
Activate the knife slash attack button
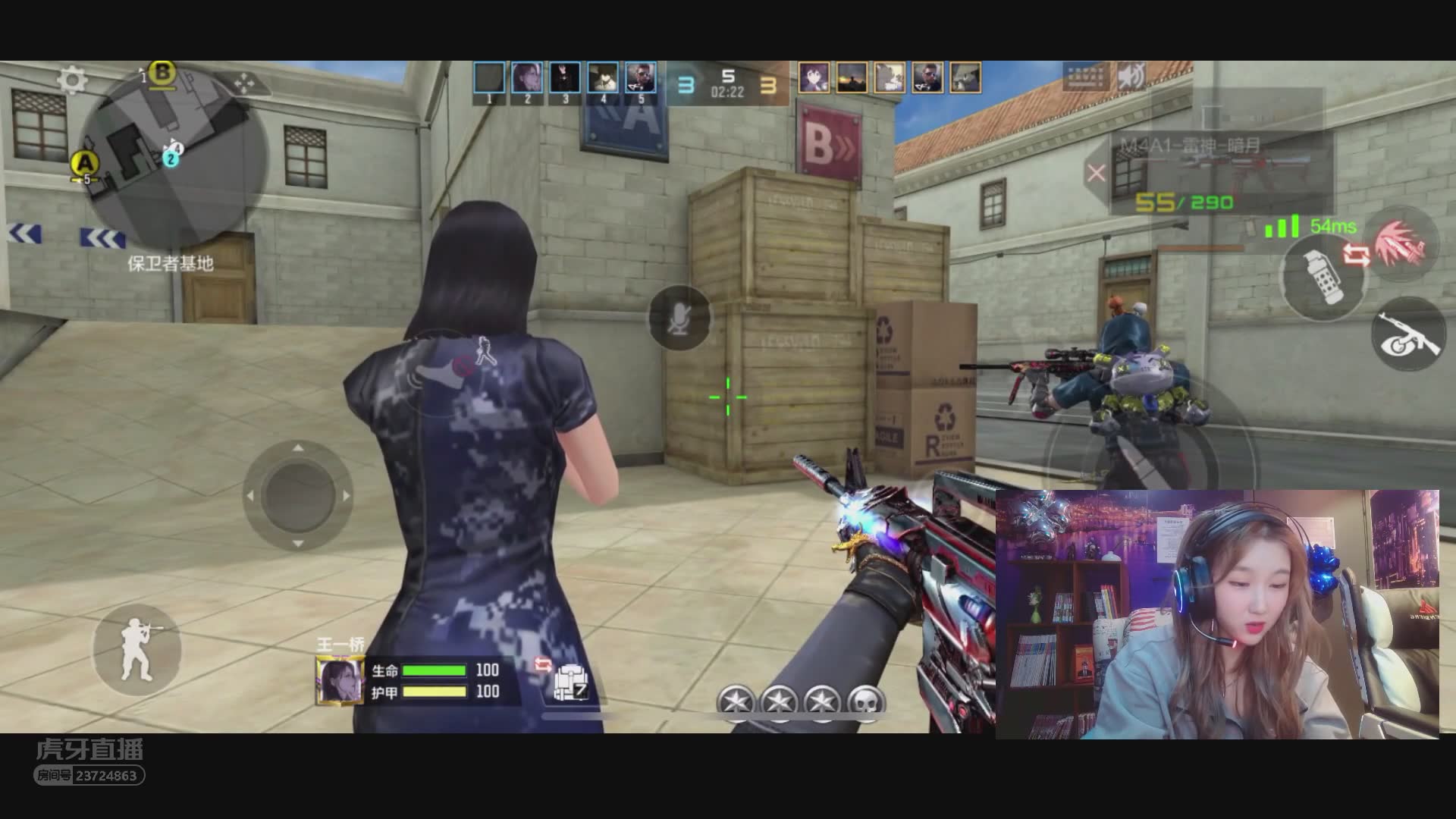point(1402,244)
